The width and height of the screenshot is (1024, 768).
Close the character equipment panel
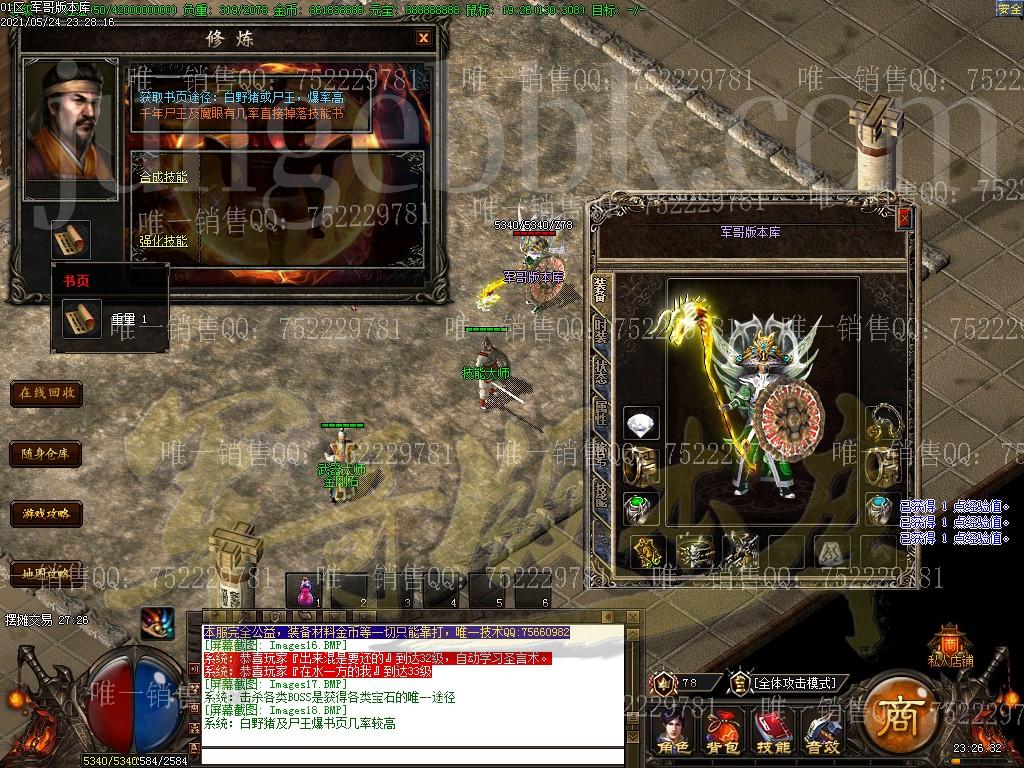(904, 217)
